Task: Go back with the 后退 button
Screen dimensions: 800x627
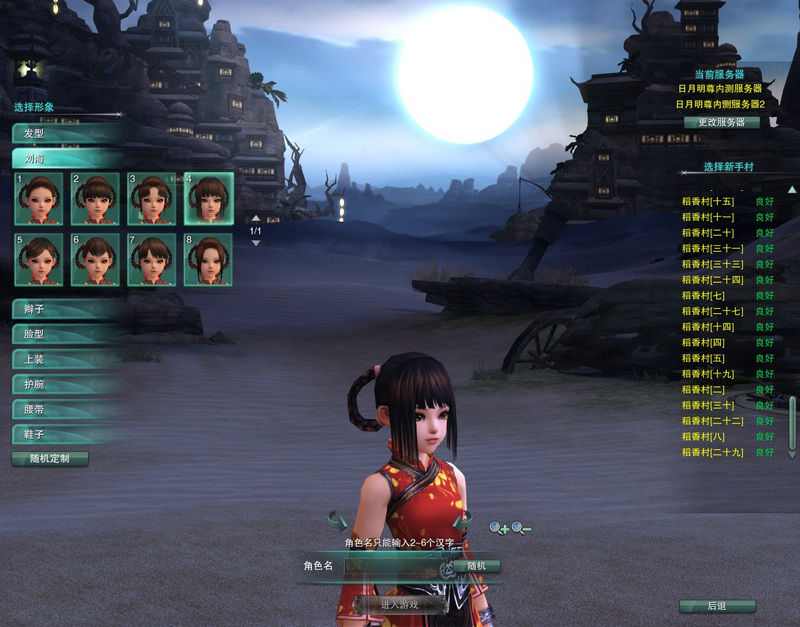Action: [x=716, y=606]
